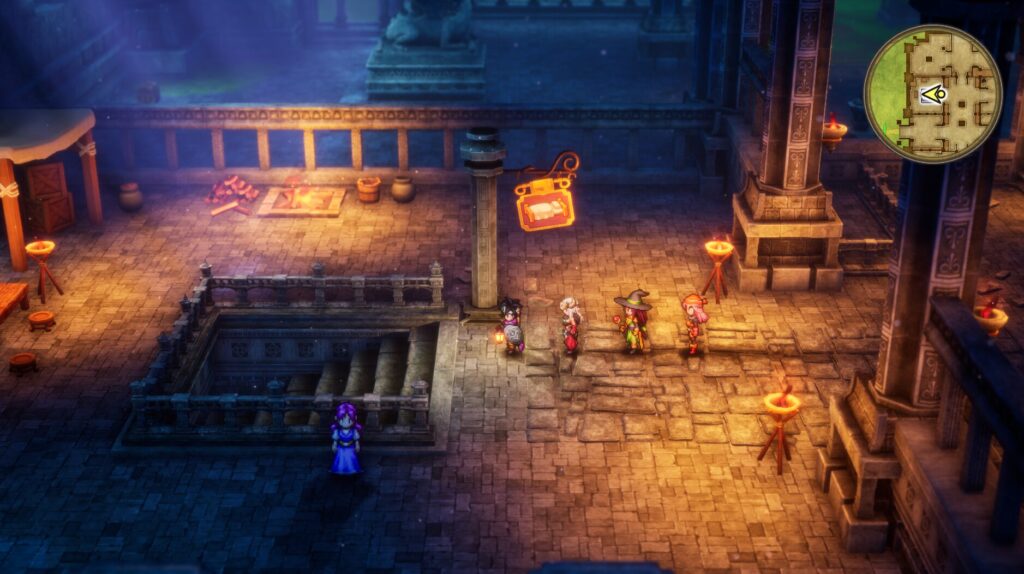1024x574 pixels.
Task: Open the circular minimap
Action: (x=932, y=94)
